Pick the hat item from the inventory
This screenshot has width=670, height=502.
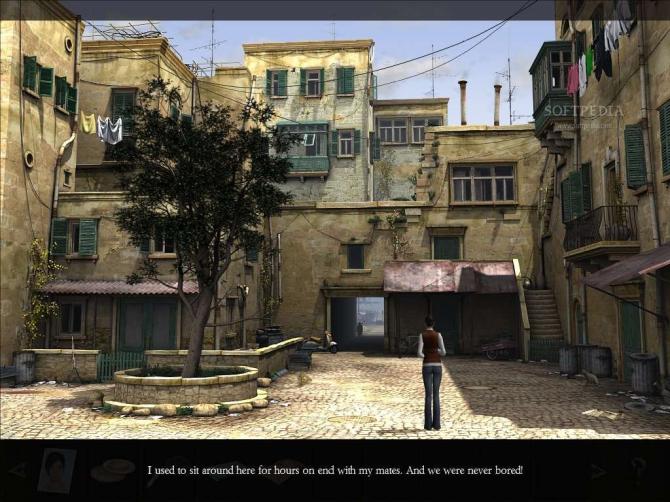pyautogui.click(x=112, y=469)
